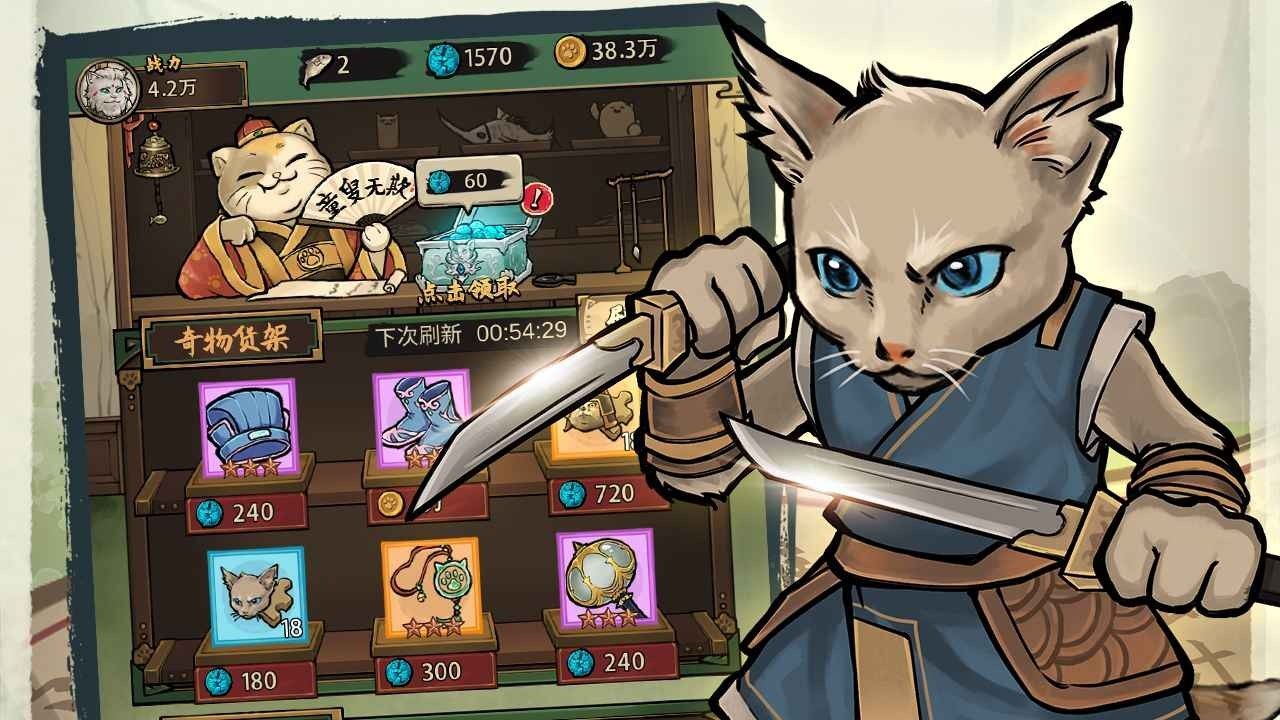
Task: Click the red exclamation alert badge
Action: coord(536,199)
